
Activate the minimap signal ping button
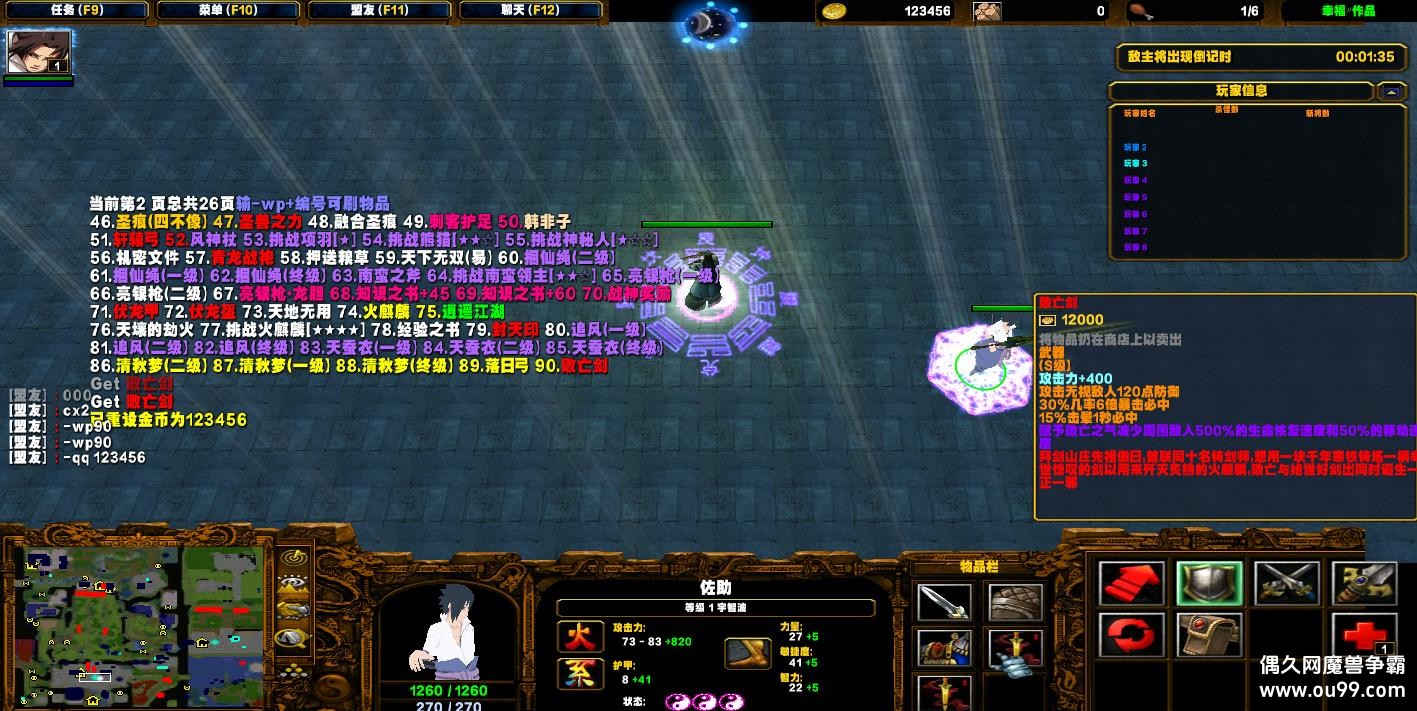pos(292,558)
